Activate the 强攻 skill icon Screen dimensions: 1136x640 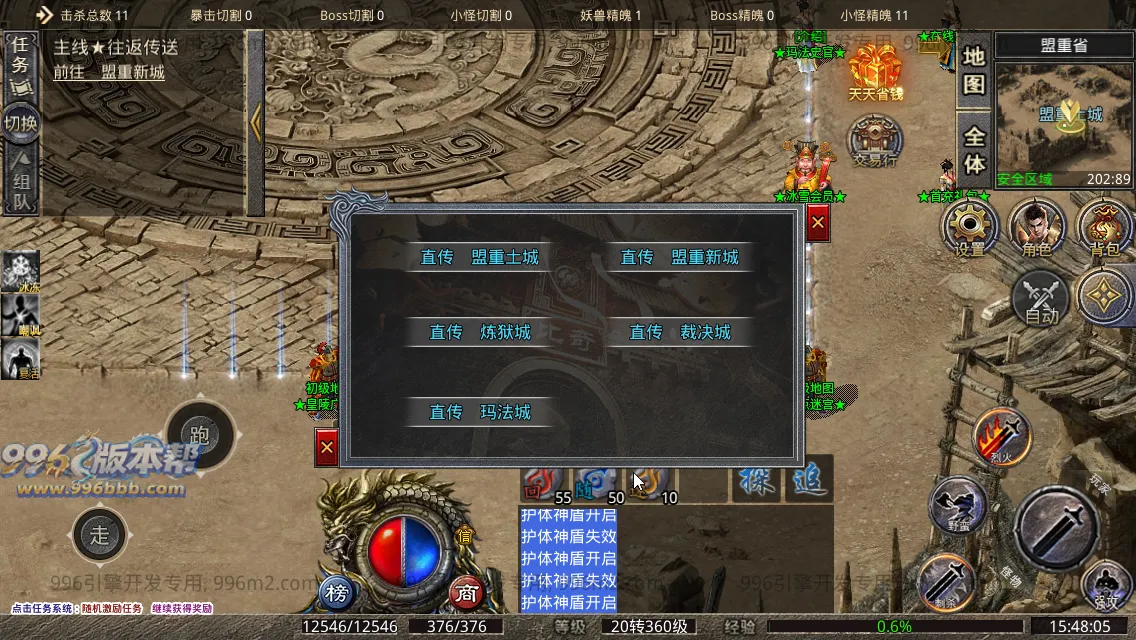pyautogui.click(x=1105, y=585)
